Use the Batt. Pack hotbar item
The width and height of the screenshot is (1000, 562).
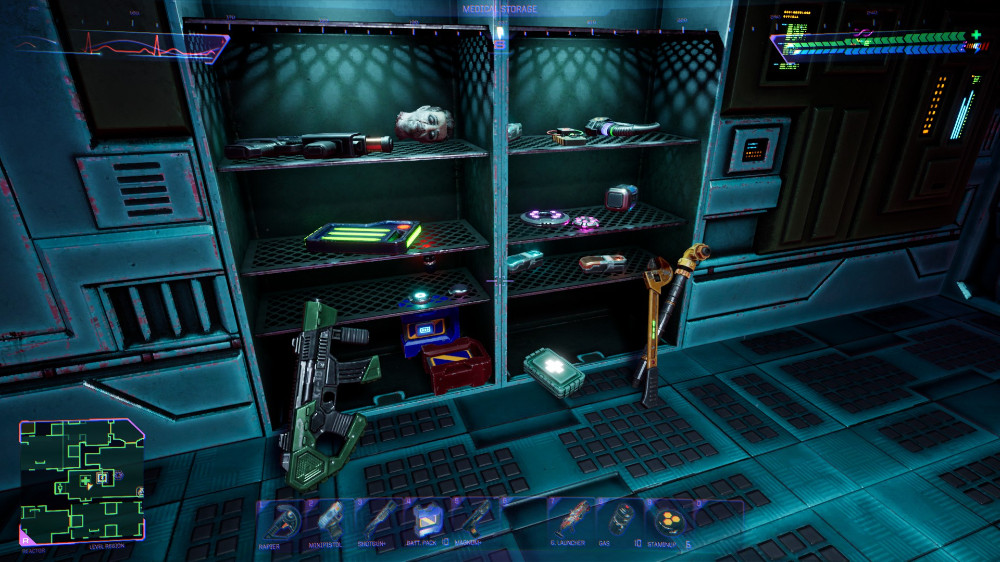coord(428,520)
